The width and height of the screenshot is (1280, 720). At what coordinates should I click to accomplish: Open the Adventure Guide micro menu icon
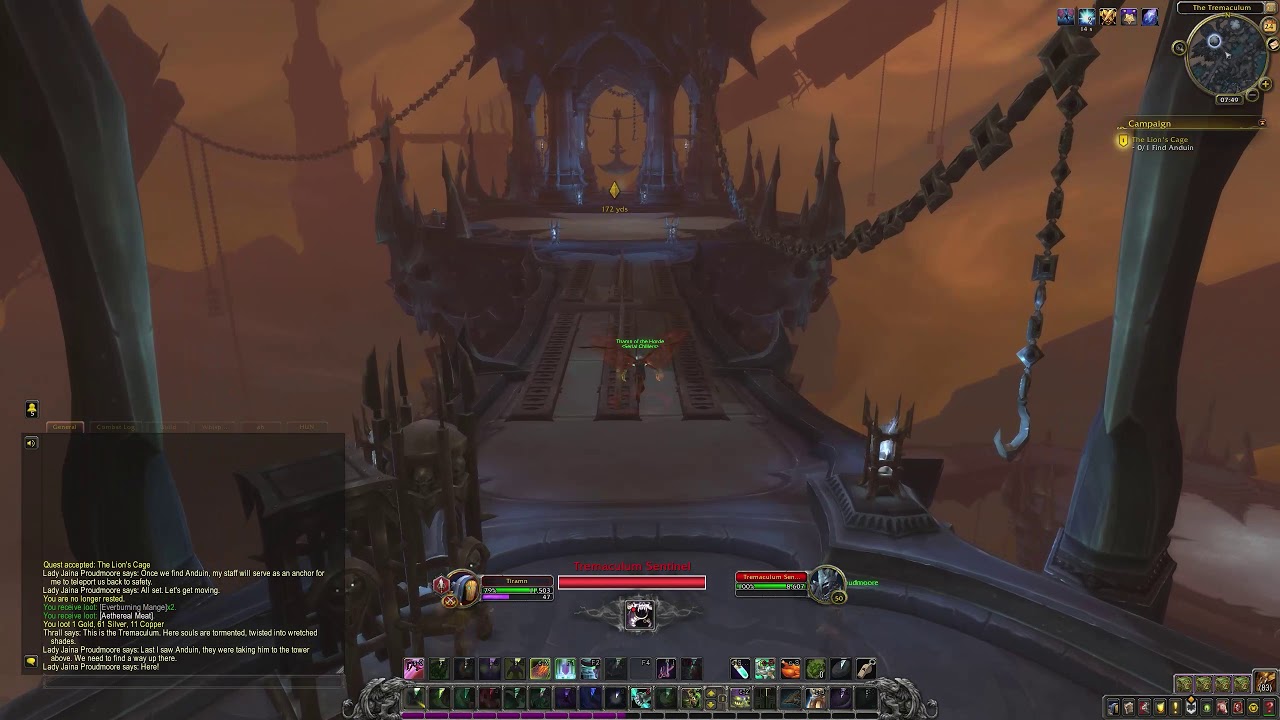[x=1238, y=707]
